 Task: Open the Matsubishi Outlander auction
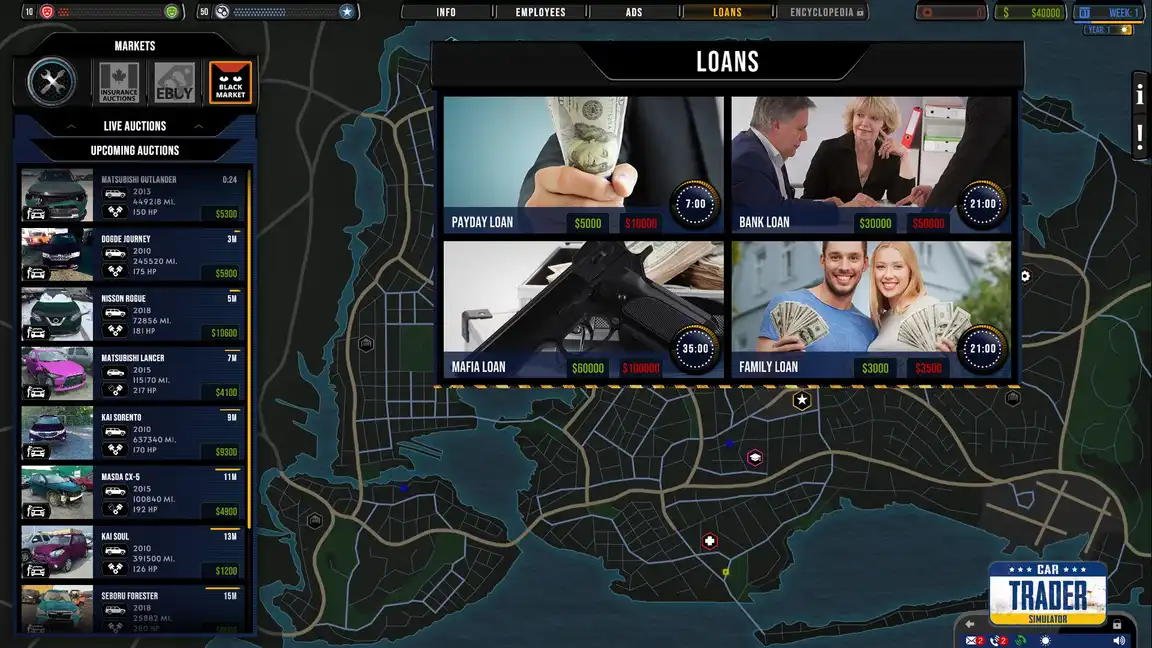pos(134,196)
